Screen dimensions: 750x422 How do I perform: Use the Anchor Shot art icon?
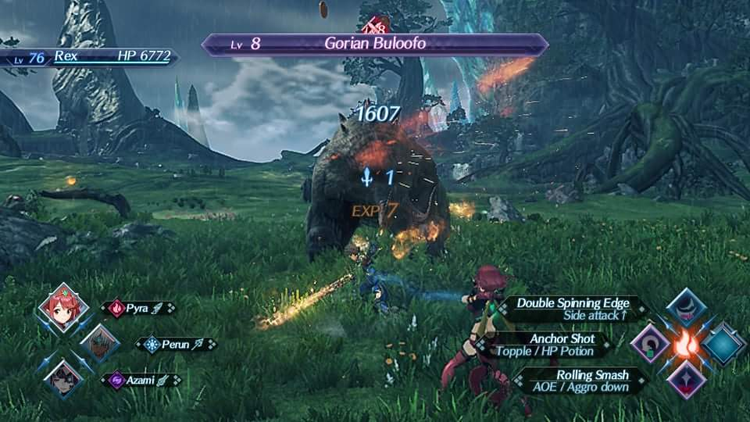pyautogui.click(x=651, y=343)
